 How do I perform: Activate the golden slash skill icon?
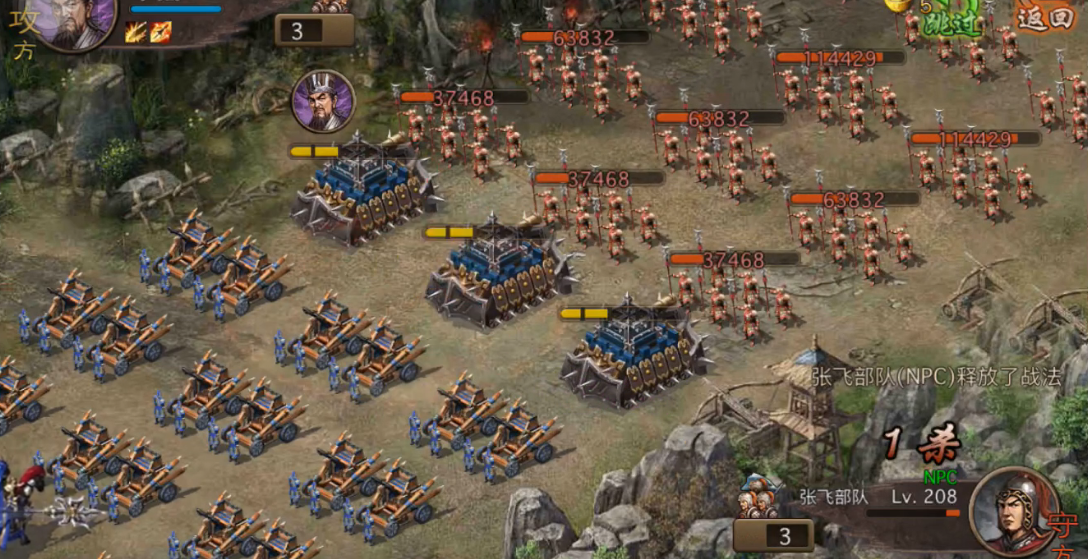click(136, 33)
